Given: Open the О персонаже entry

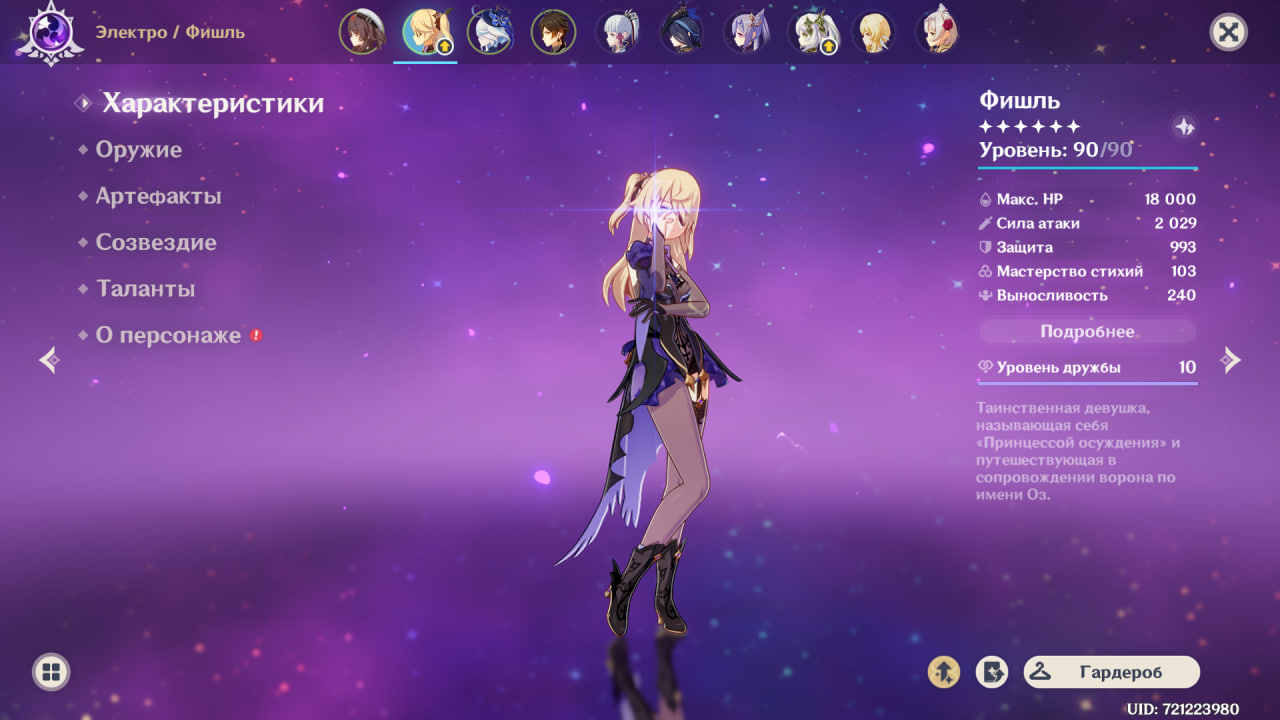Looking at the screenshot, I should click(168, 336).
